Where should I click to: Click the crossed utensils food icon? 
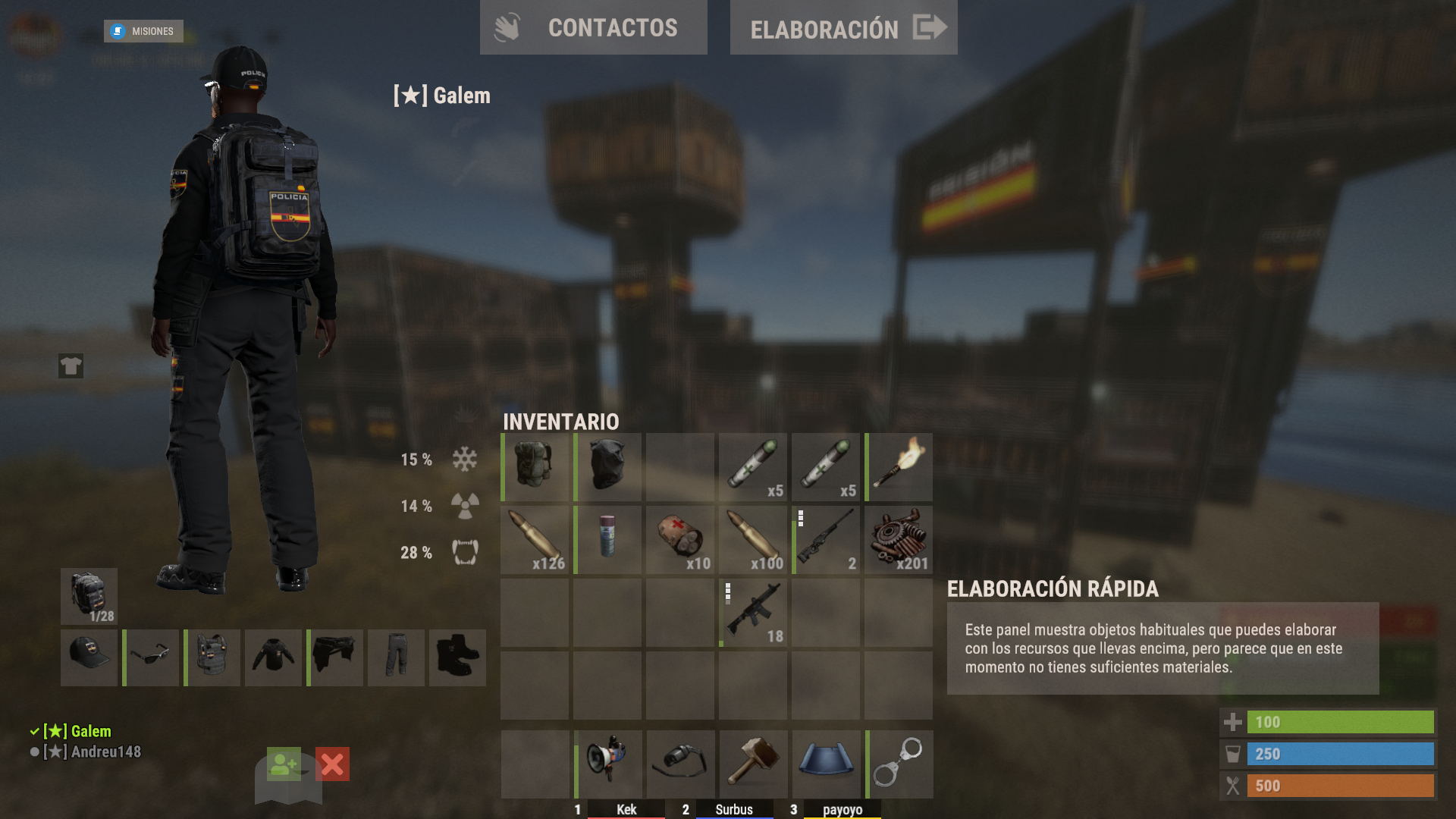pyautogui.click(x=1234, y=786)
